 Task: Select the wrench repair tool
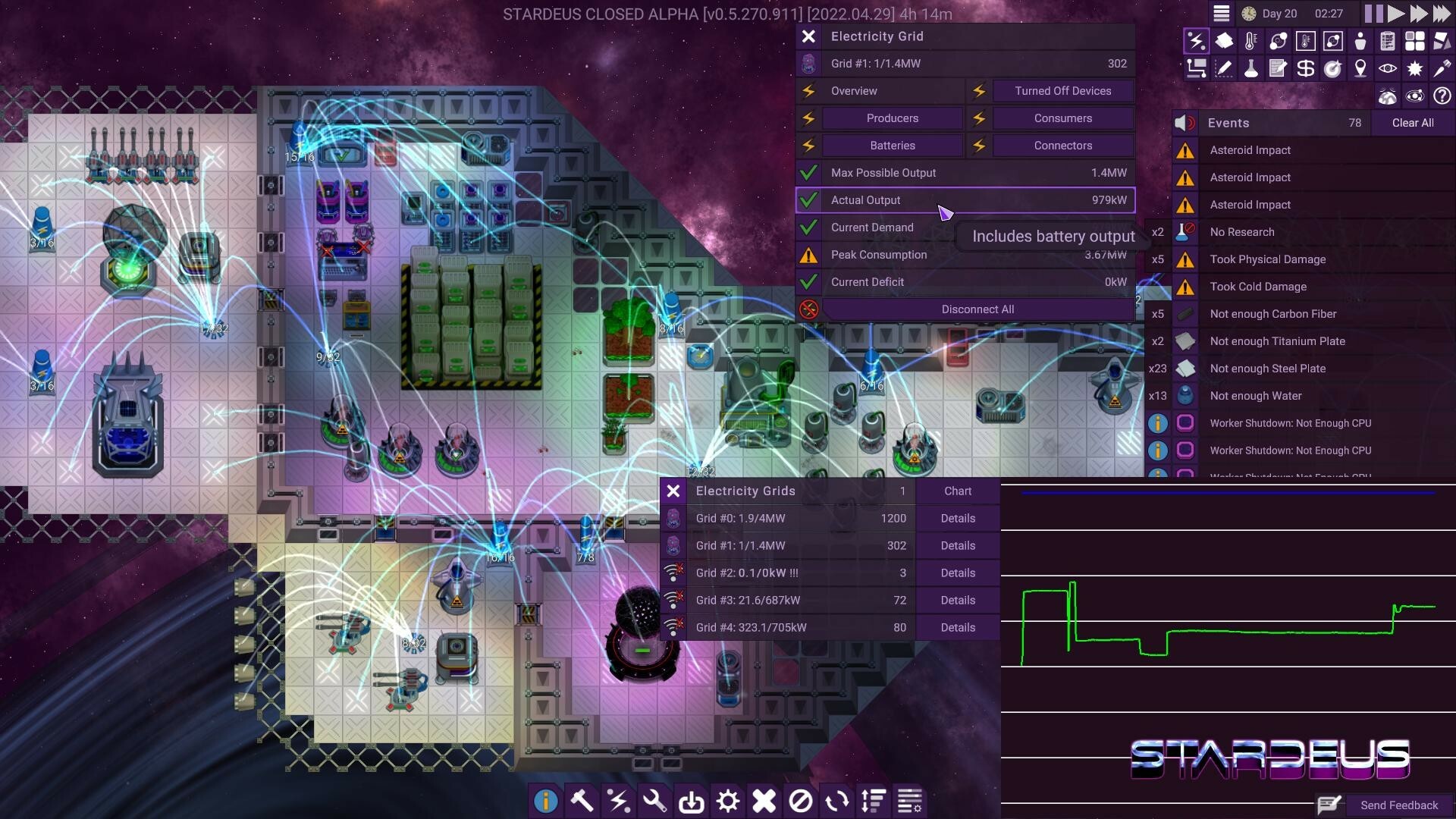(x=655, y=801)
